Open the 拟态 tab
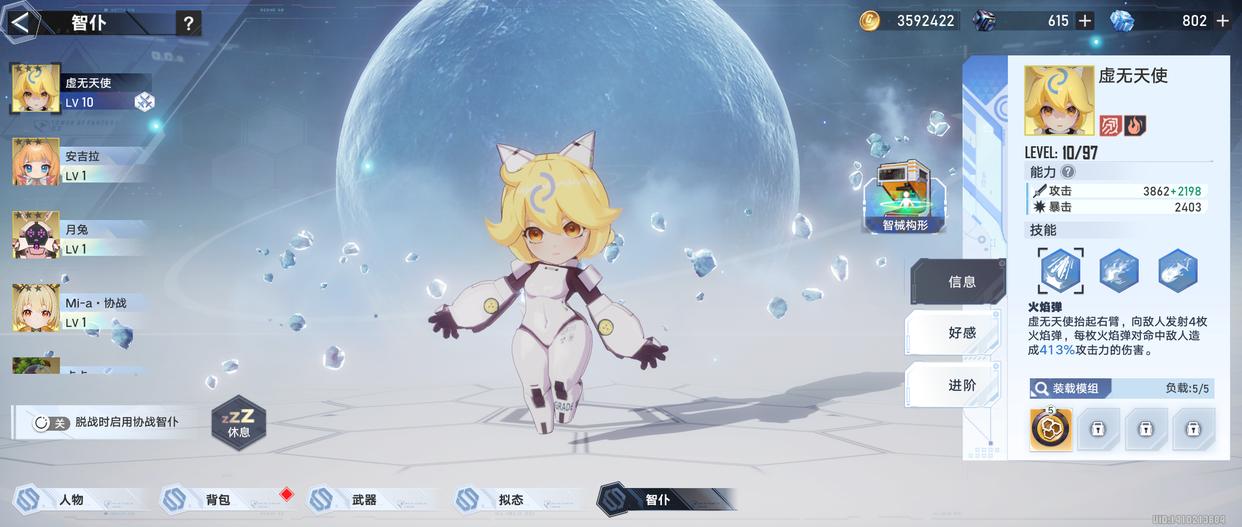1242x527 pixels. click(510, 499)
